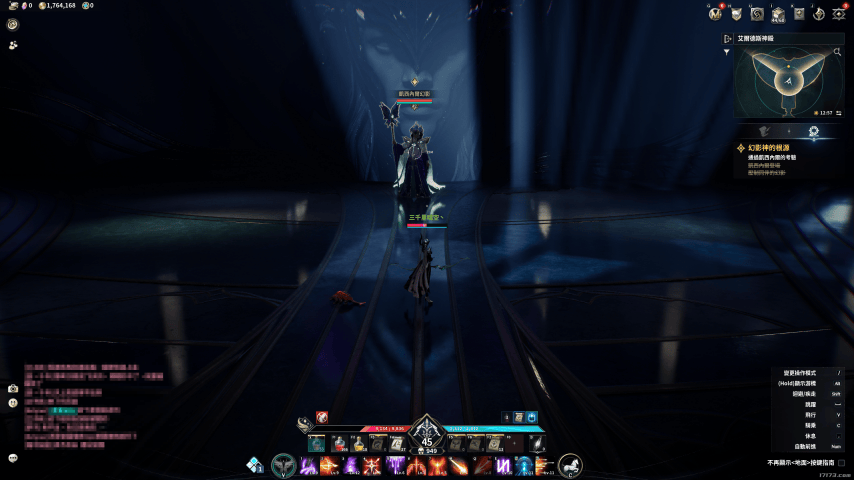Screen dimensions: 854x480
Task: Switch to the gear-shaped quest tracker tab
Action: click(x=813, y=131)
